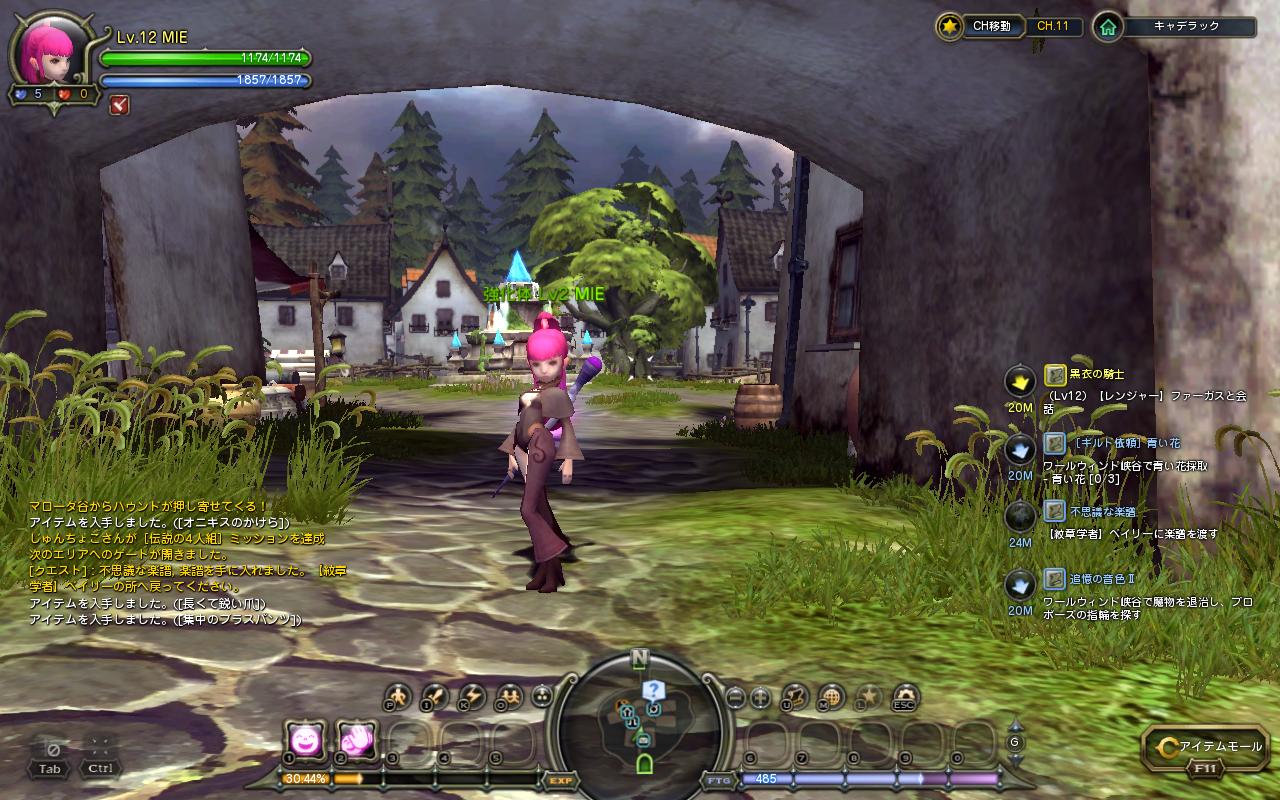Click the green house town icon
1280x800 pixels.
[x=1107, y=27]
